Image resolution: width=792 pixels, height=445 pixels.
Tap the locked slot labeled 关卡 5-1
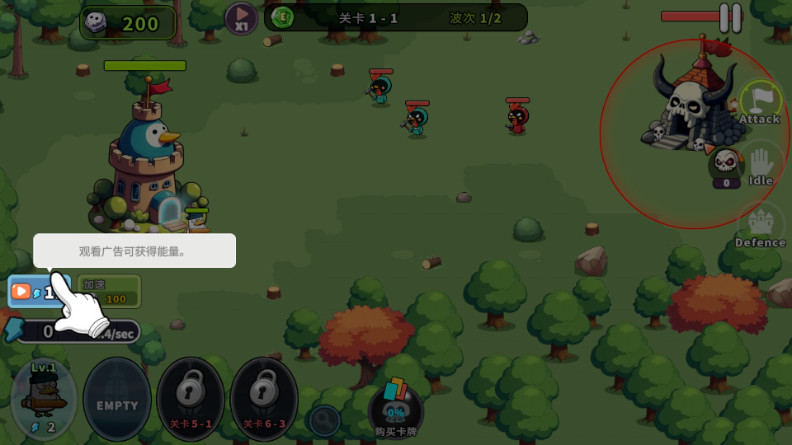[x=190, y=397]
